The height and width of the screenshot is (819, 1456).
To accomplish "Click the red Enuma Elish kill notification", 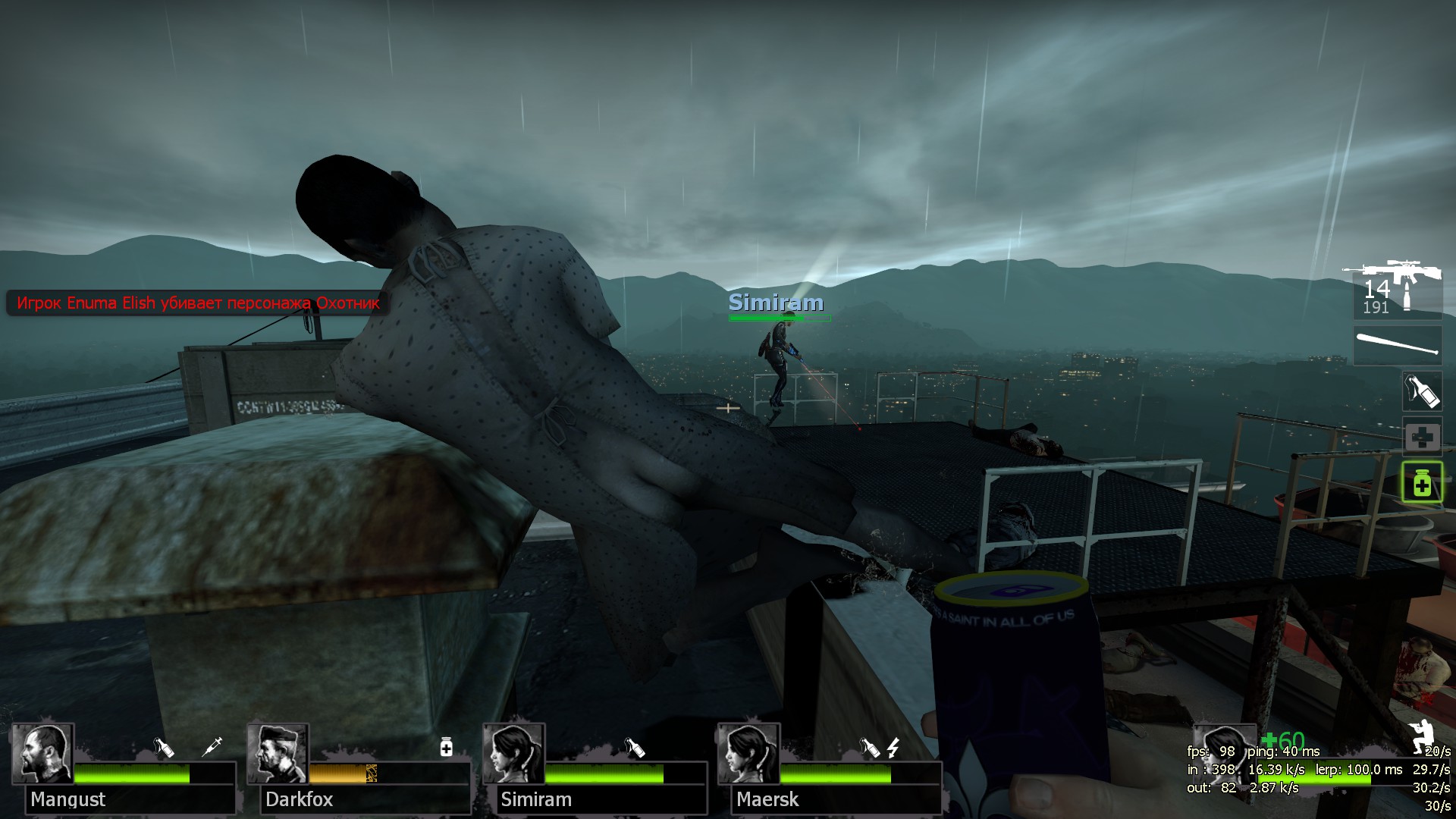I will pyautogui.click(x=198, y=303).
